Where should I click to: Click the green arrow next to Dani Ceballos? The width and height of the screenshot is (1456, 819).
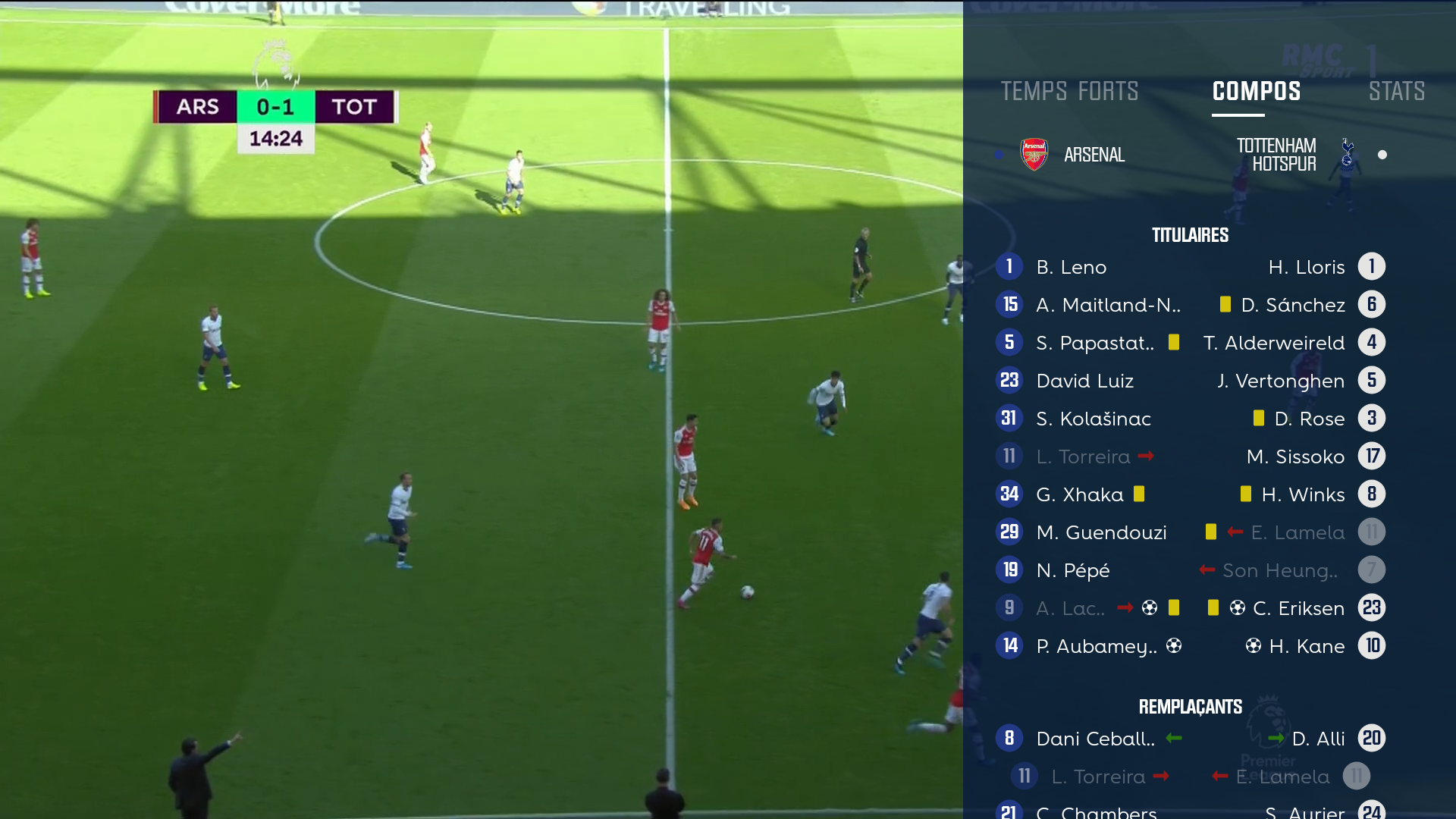(1173, 738)
